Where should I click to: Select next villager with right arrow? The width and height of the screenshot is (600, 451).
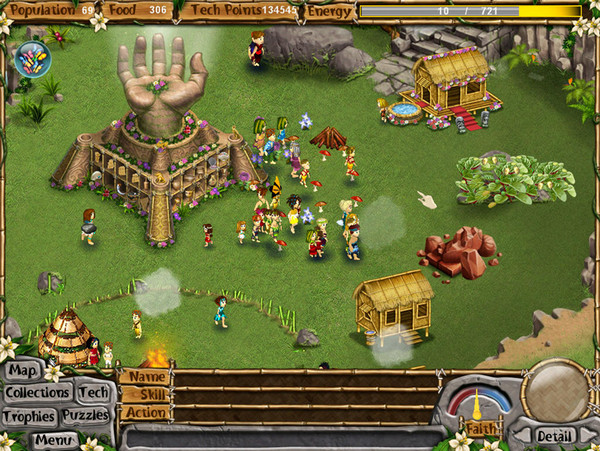pos(588,436)
